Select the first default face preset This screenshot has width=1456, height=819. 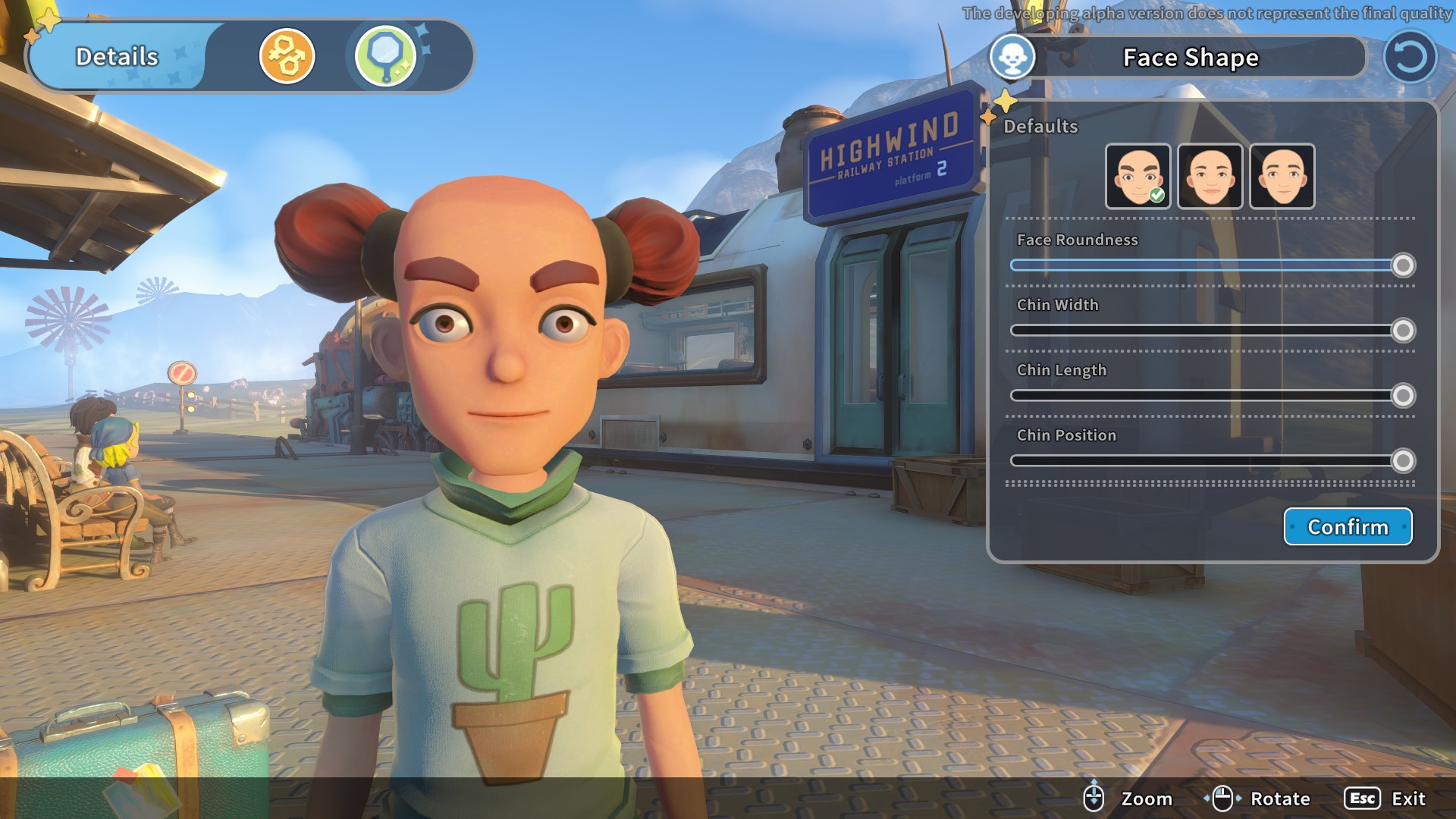[1137, 176]
